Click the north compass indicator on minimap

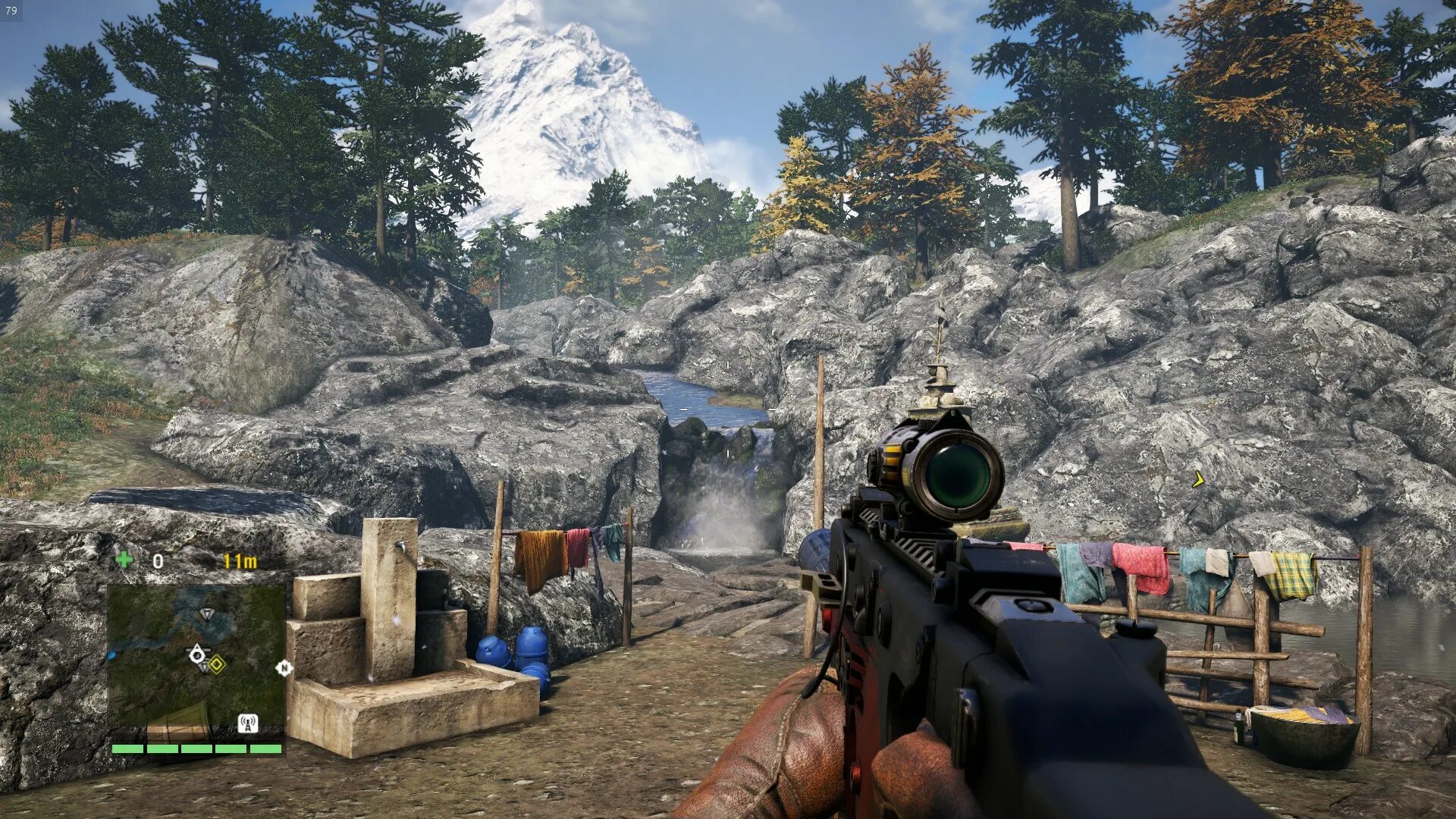(284, 668)
